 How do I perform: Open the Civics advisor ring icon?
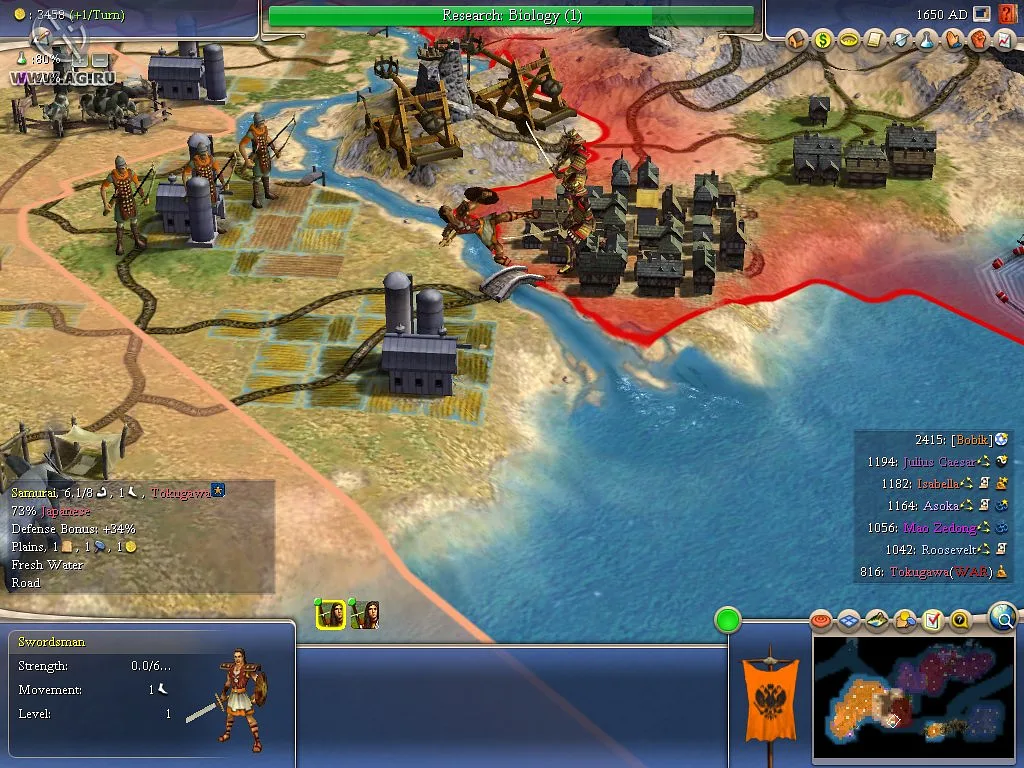pyautogui.click(x=849, y=40)
